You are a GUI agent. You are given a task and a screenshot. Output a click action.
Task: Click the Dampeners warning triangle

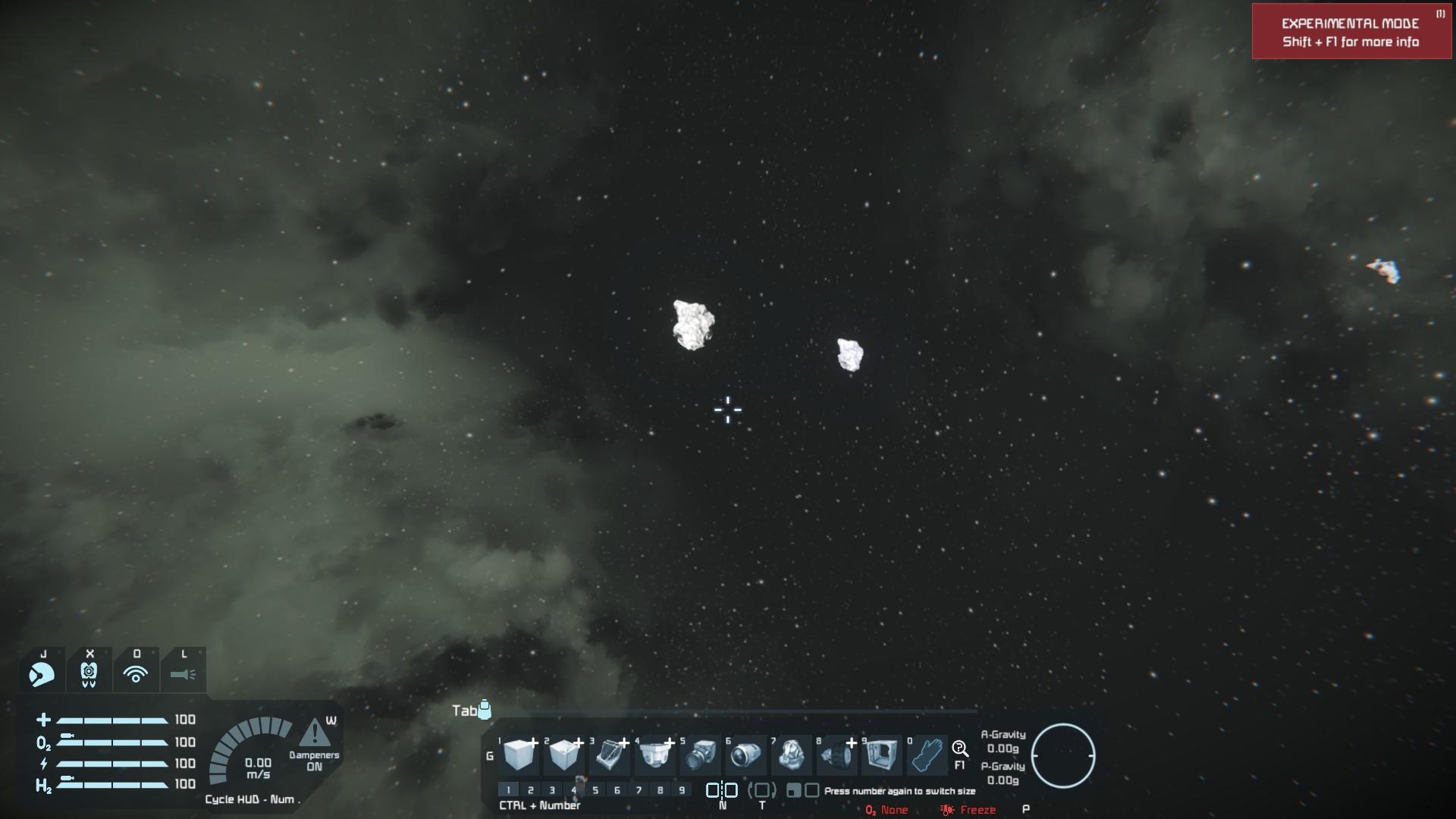point(314,734)
